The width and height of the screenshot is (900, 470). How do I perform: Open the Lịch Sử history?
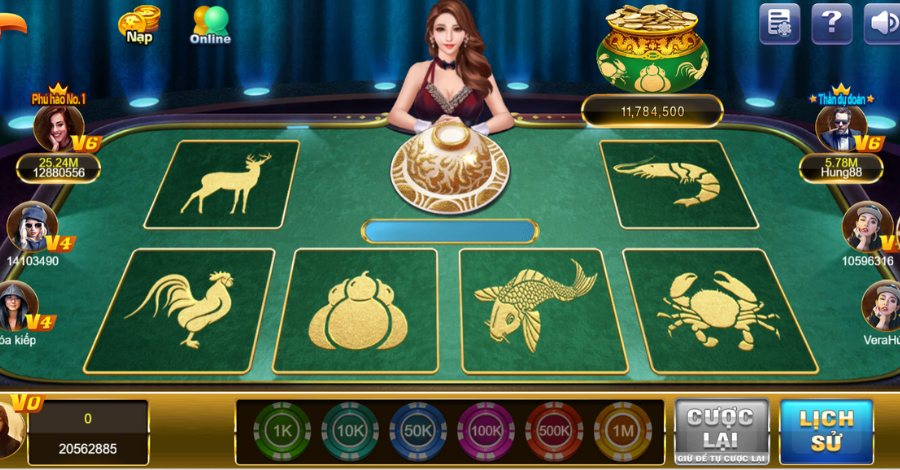pyautogui.click(x=826, y=431)
